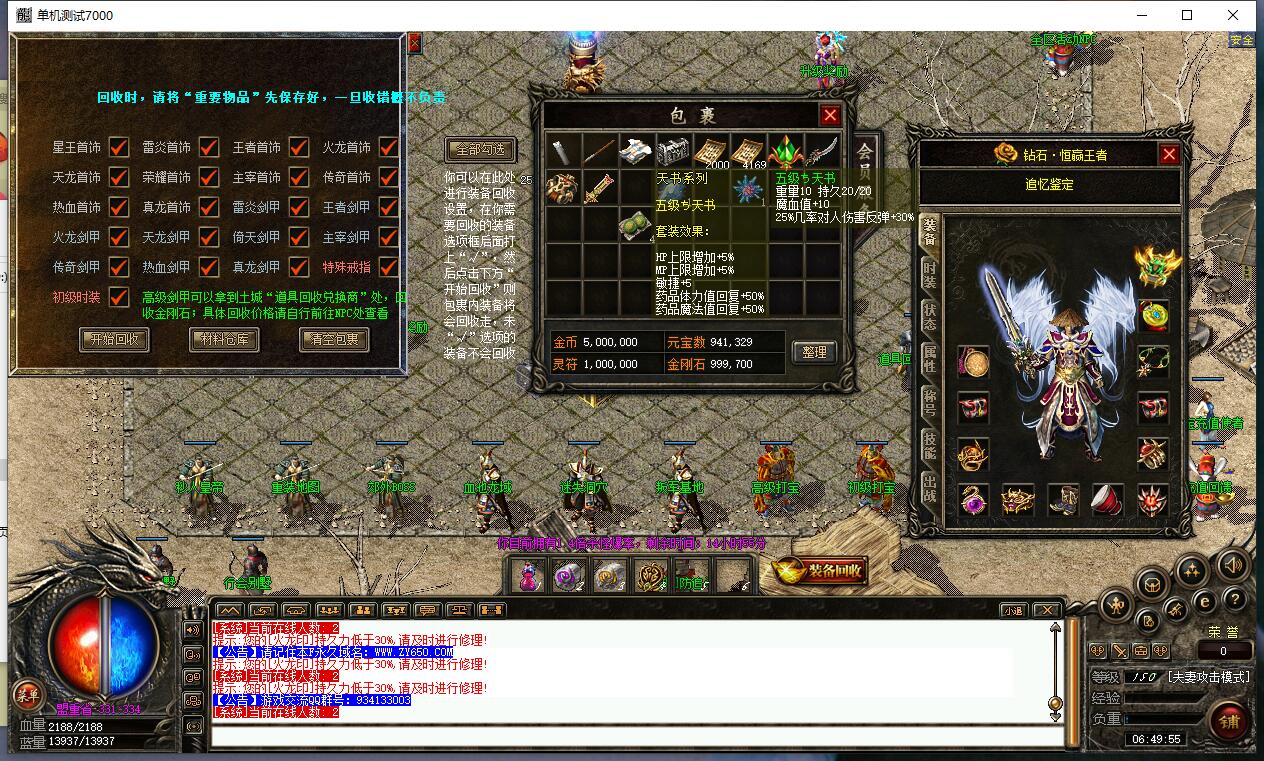Open the 属性 attributes tab

pyautogui.click(x=929, y=358)
